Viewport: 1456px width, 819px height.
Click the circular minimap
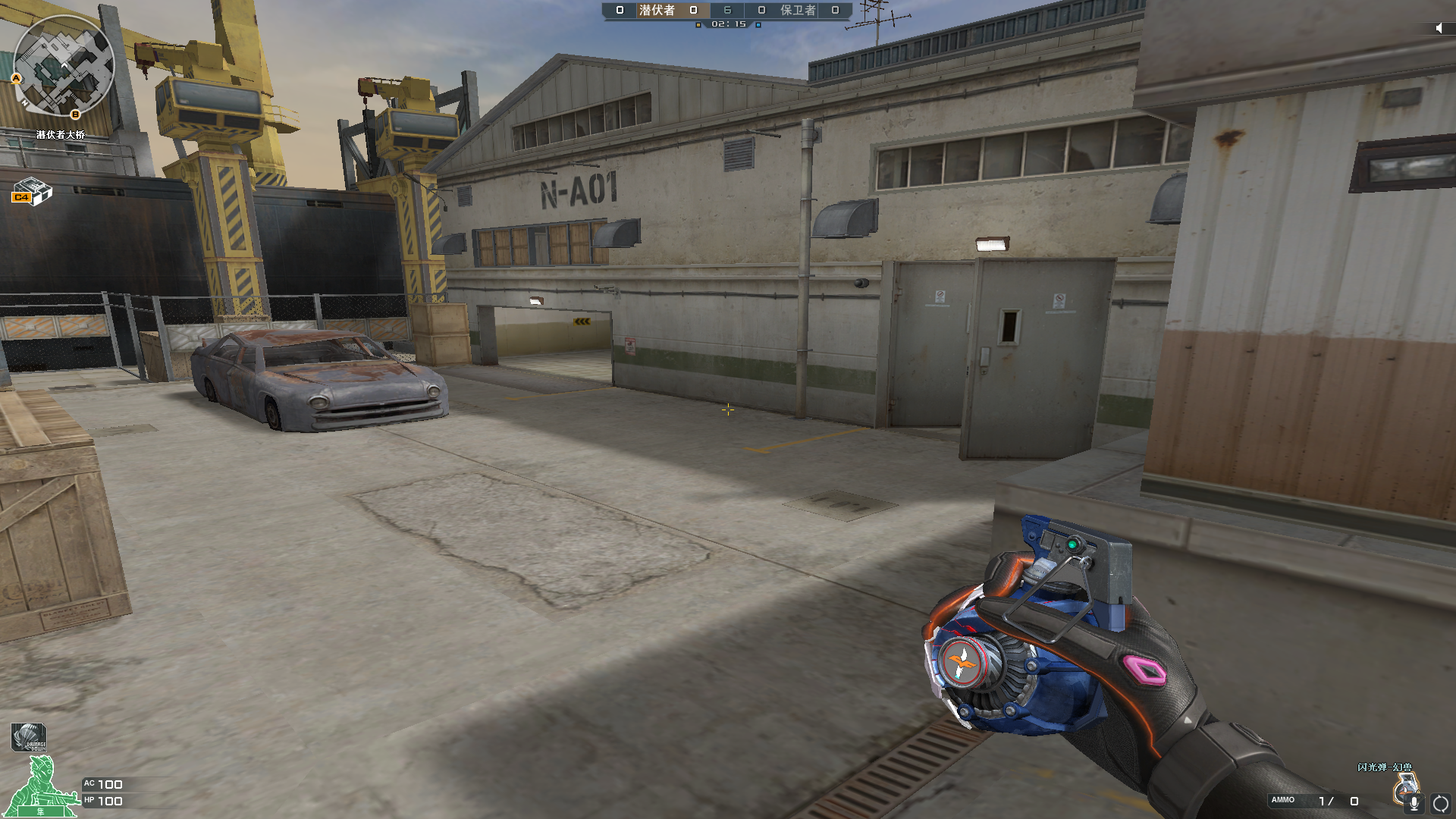[64, 66]
